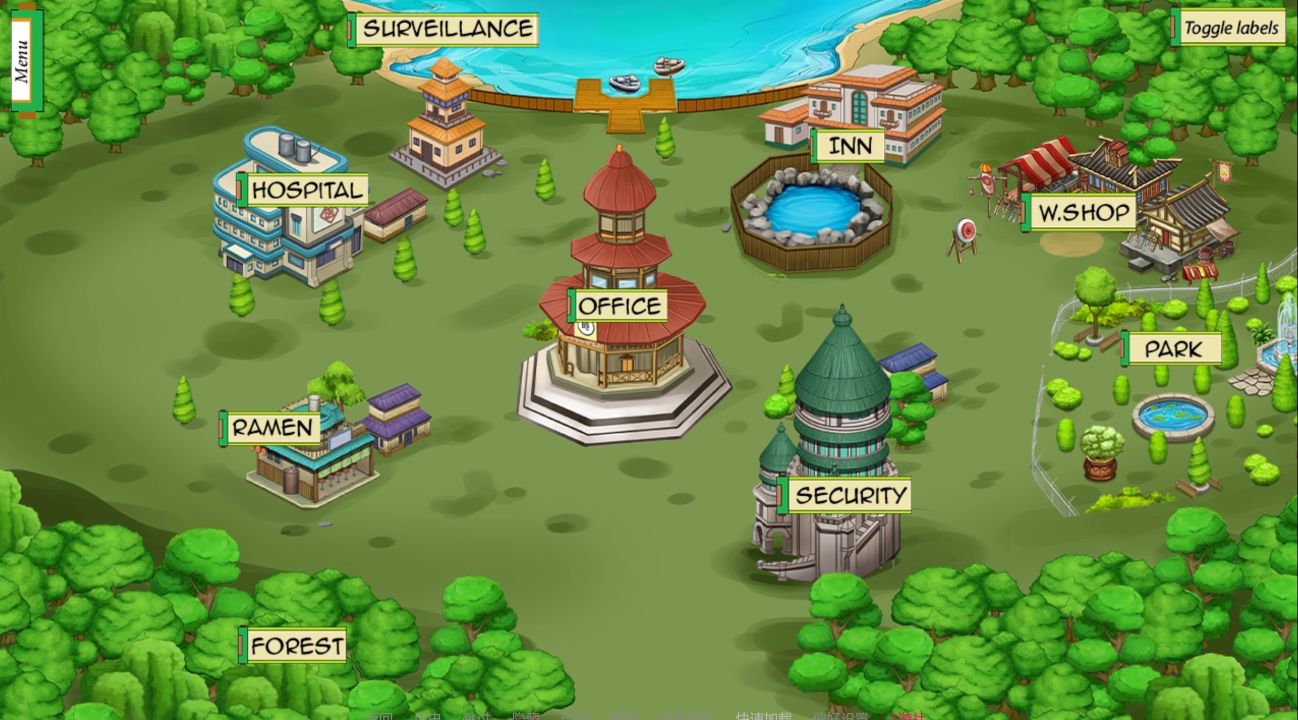Head to the Forest label
1298x720 pixels.
pyautogui.click(x=296, y=646)
